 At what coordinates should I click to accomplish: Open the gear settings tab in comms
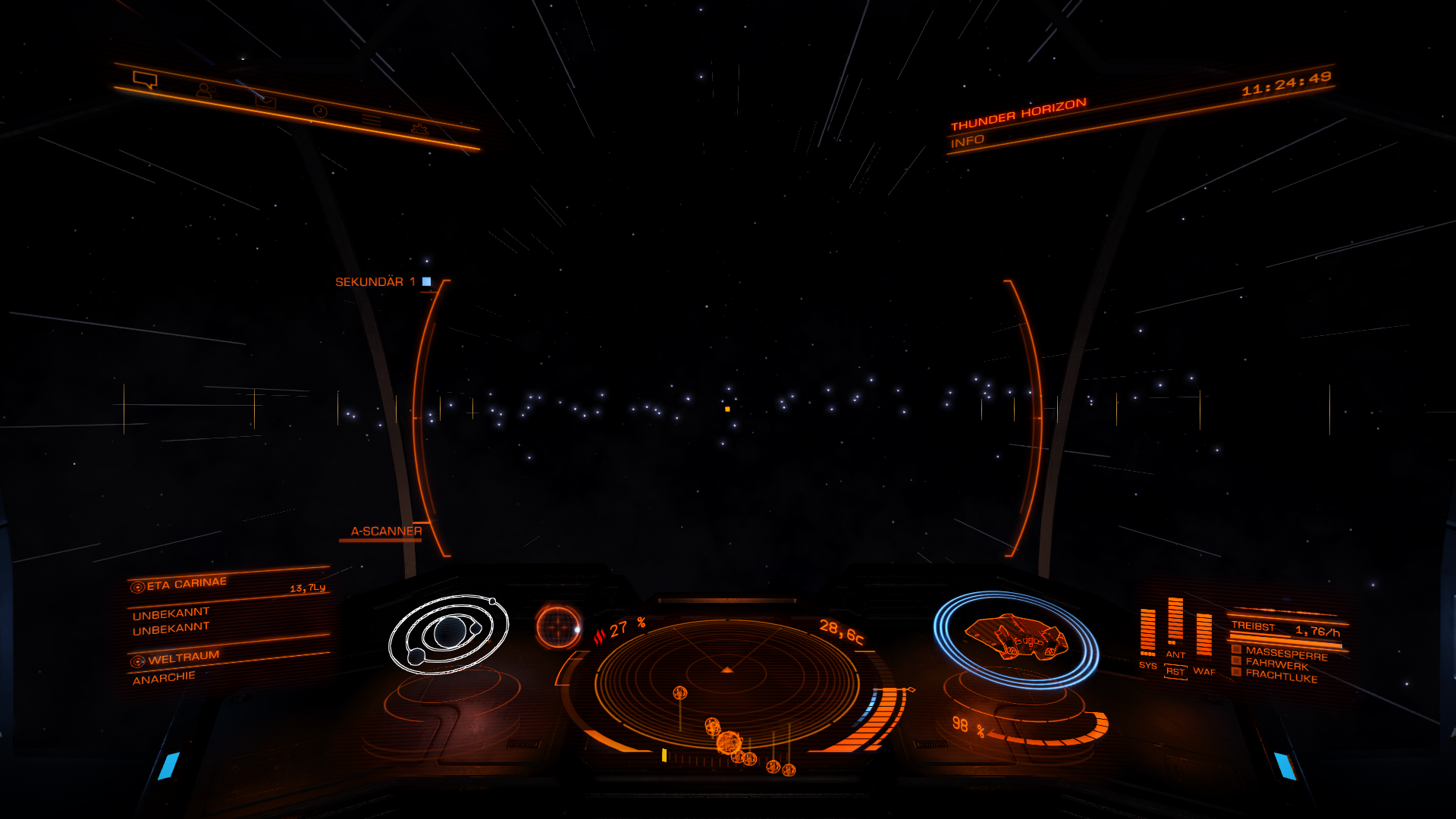pos(419,129)
